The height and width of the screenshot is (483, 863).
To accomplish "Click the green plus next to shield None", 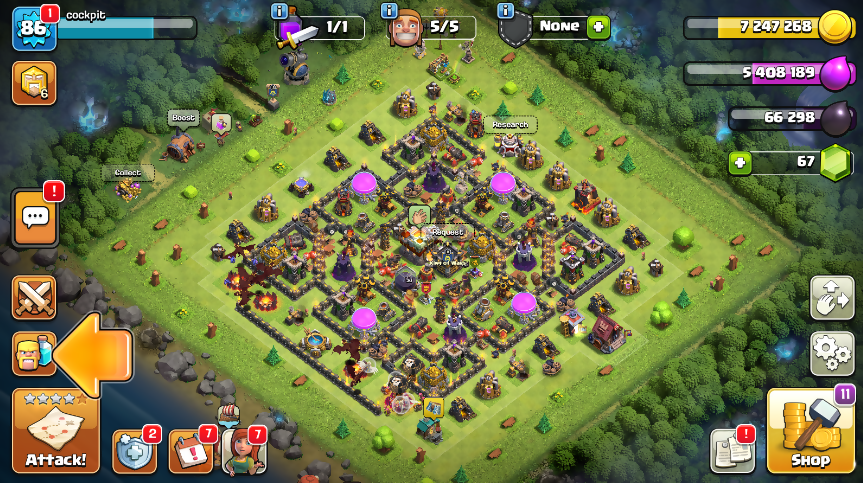I will click(598, 27).
